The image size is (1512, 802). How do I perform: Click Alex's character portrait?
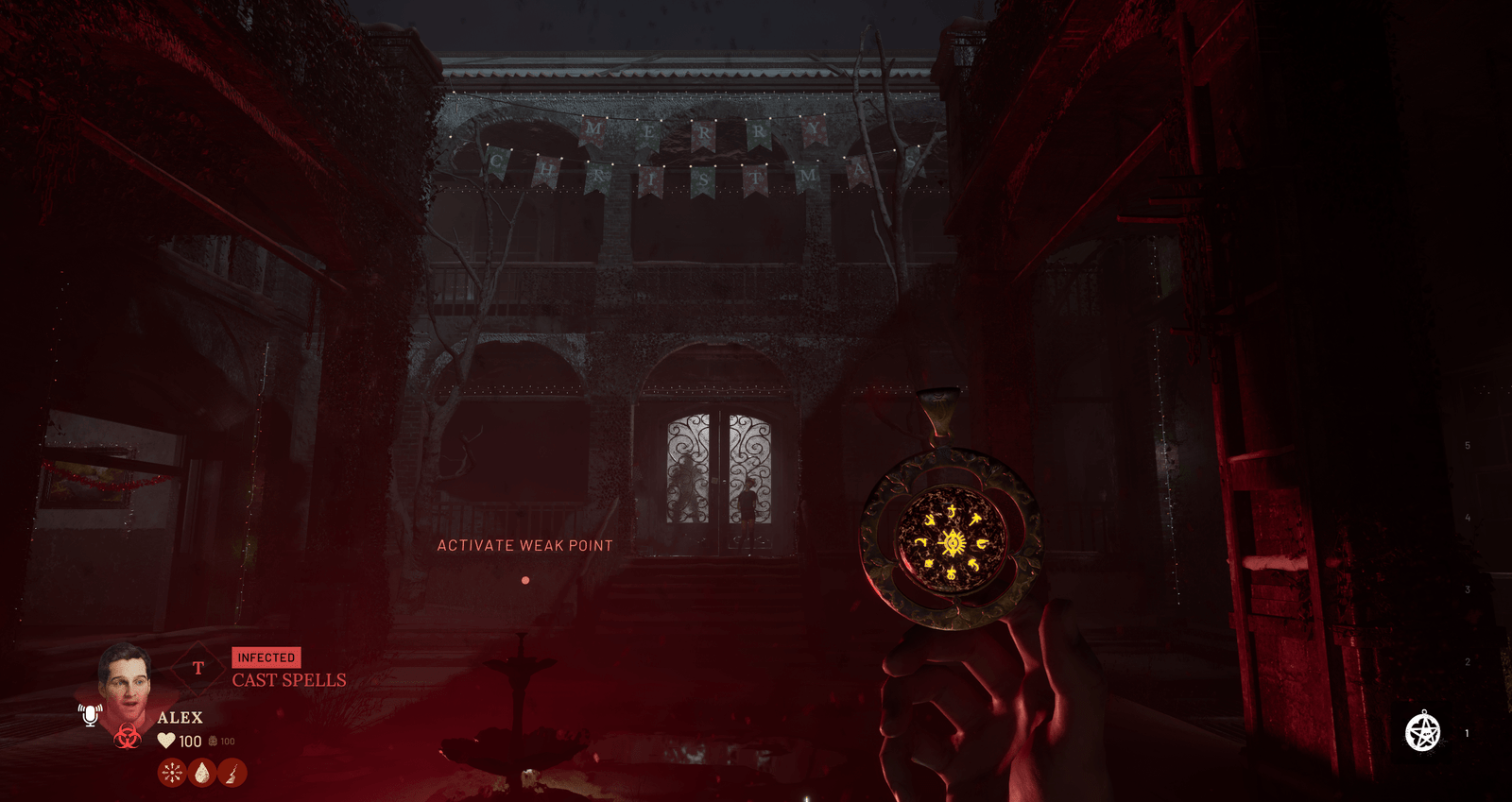point(126,682)
